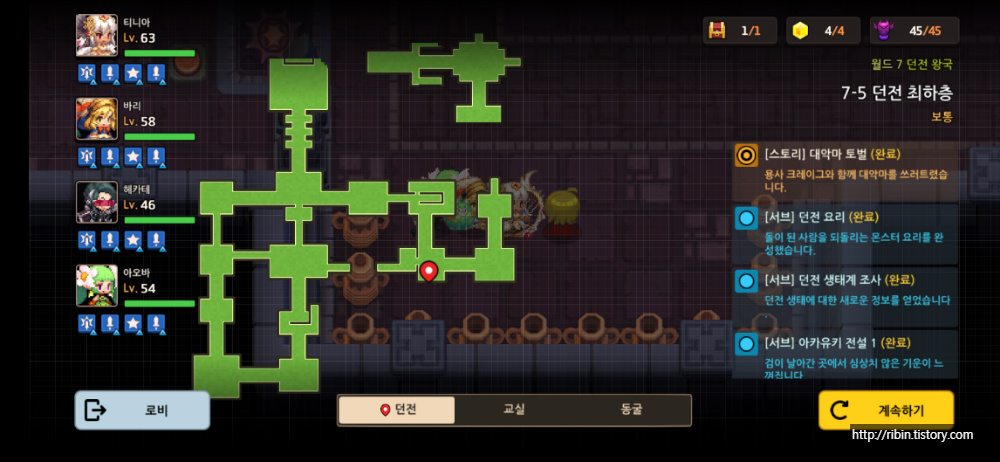Click the red location marker on map
Image resolution: width=1000 pixels, height=462 pixels.
pos(429,270)
